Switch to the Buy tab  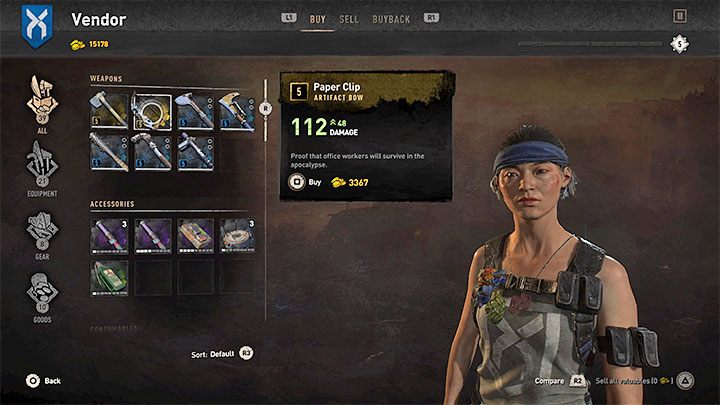318,17
